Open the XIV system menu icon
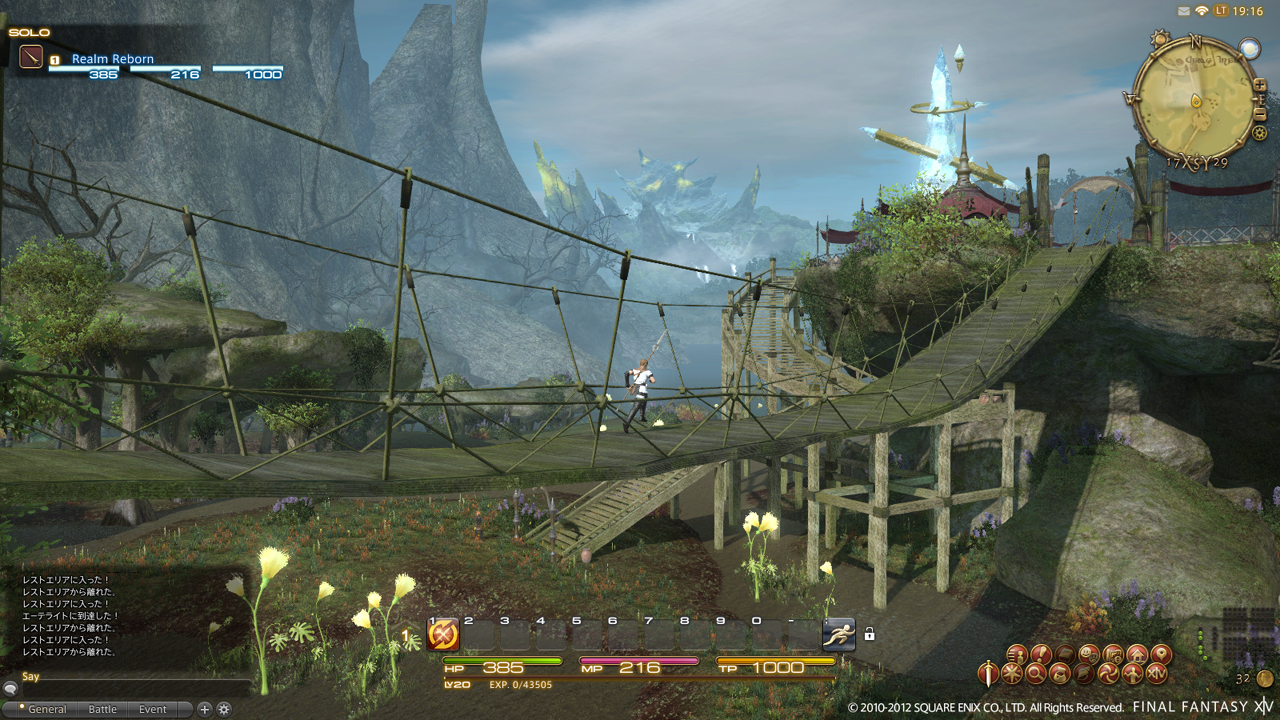 tap(1157, 675)
